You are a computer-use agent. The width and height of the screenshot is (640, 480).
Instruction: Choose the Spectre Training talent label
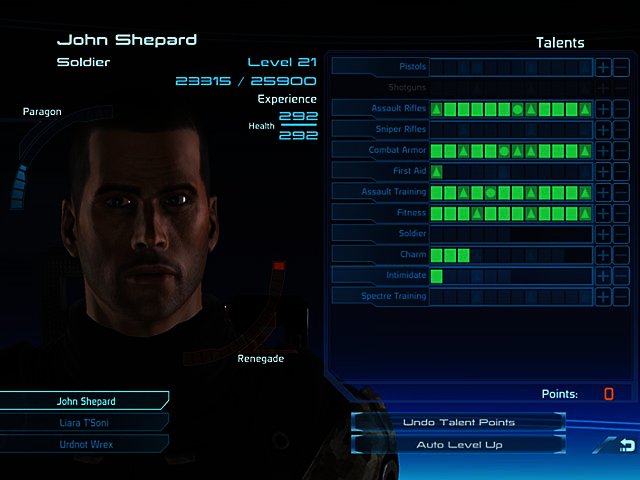click(380, 296)
